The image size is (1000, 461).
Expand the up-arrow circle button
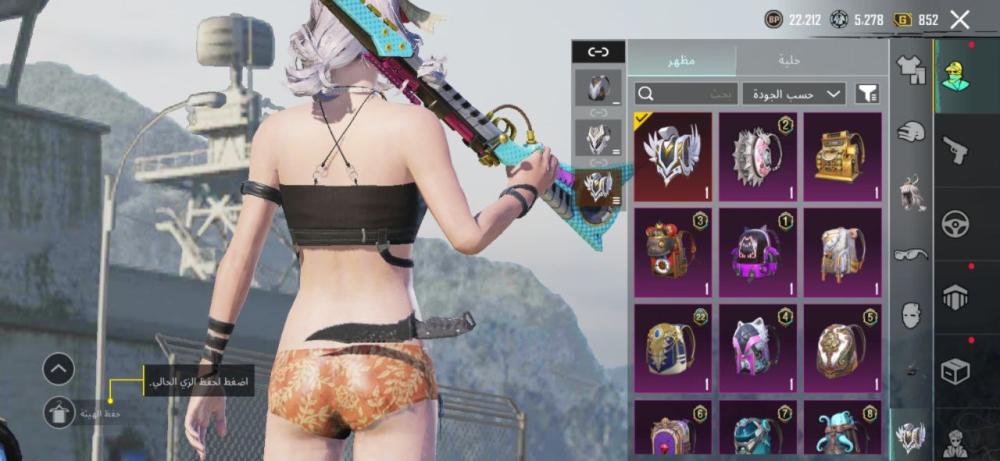(58, 369)
